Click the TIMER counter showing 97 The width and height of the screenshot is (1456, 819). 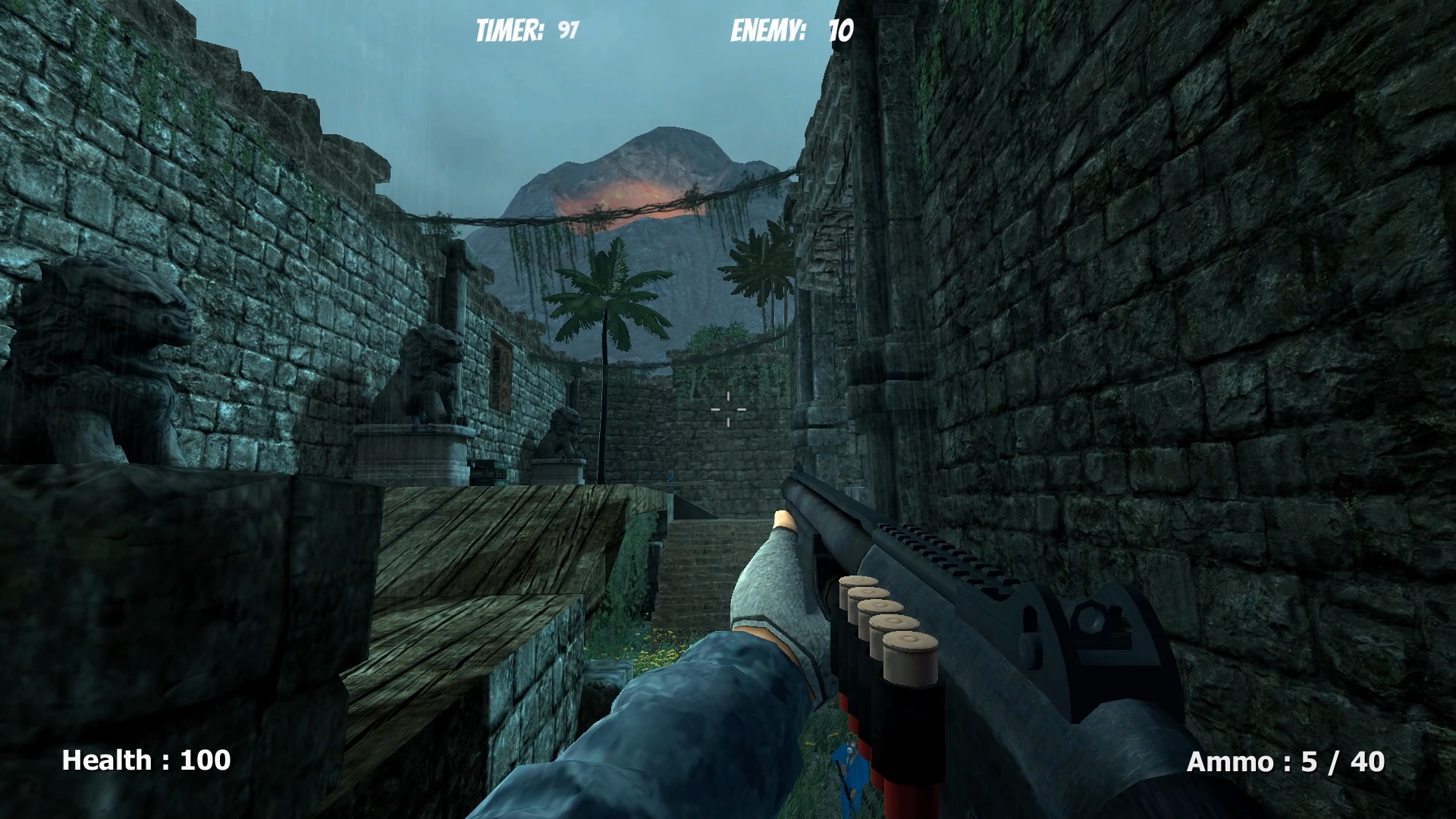pos(526,30)
